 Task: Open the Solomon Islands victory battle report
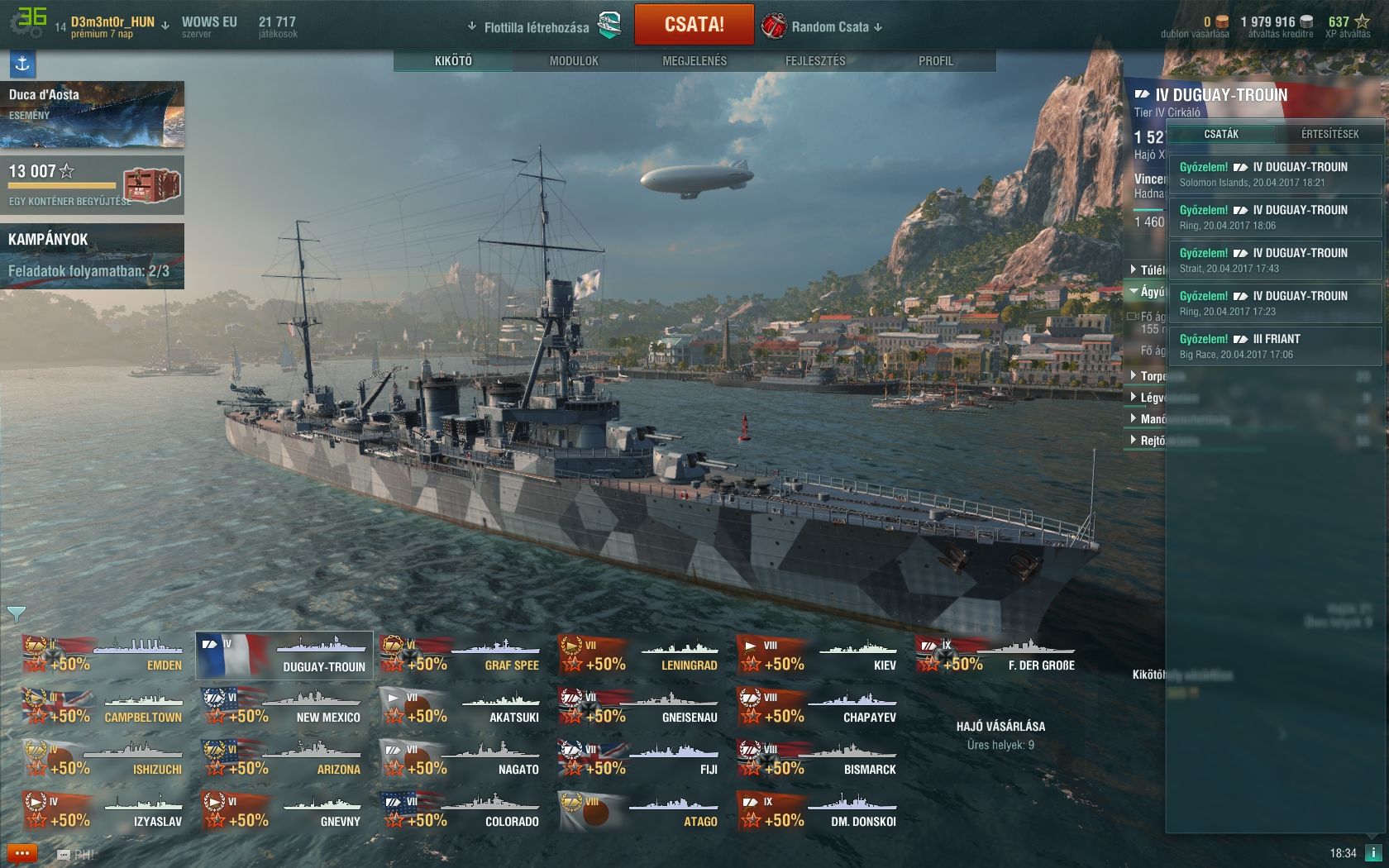[x=1274, y=174]
